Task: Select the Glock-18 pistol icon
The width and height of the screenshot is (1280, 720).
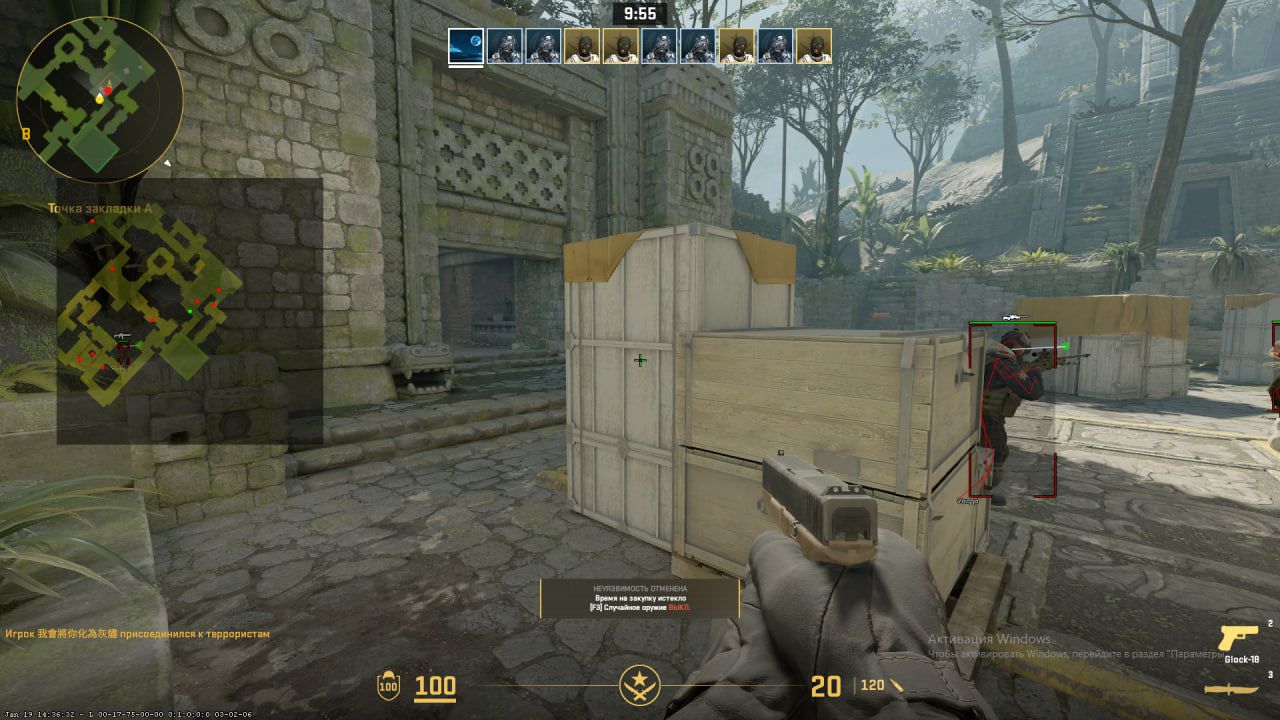Action: click(x=1238, y=638)
